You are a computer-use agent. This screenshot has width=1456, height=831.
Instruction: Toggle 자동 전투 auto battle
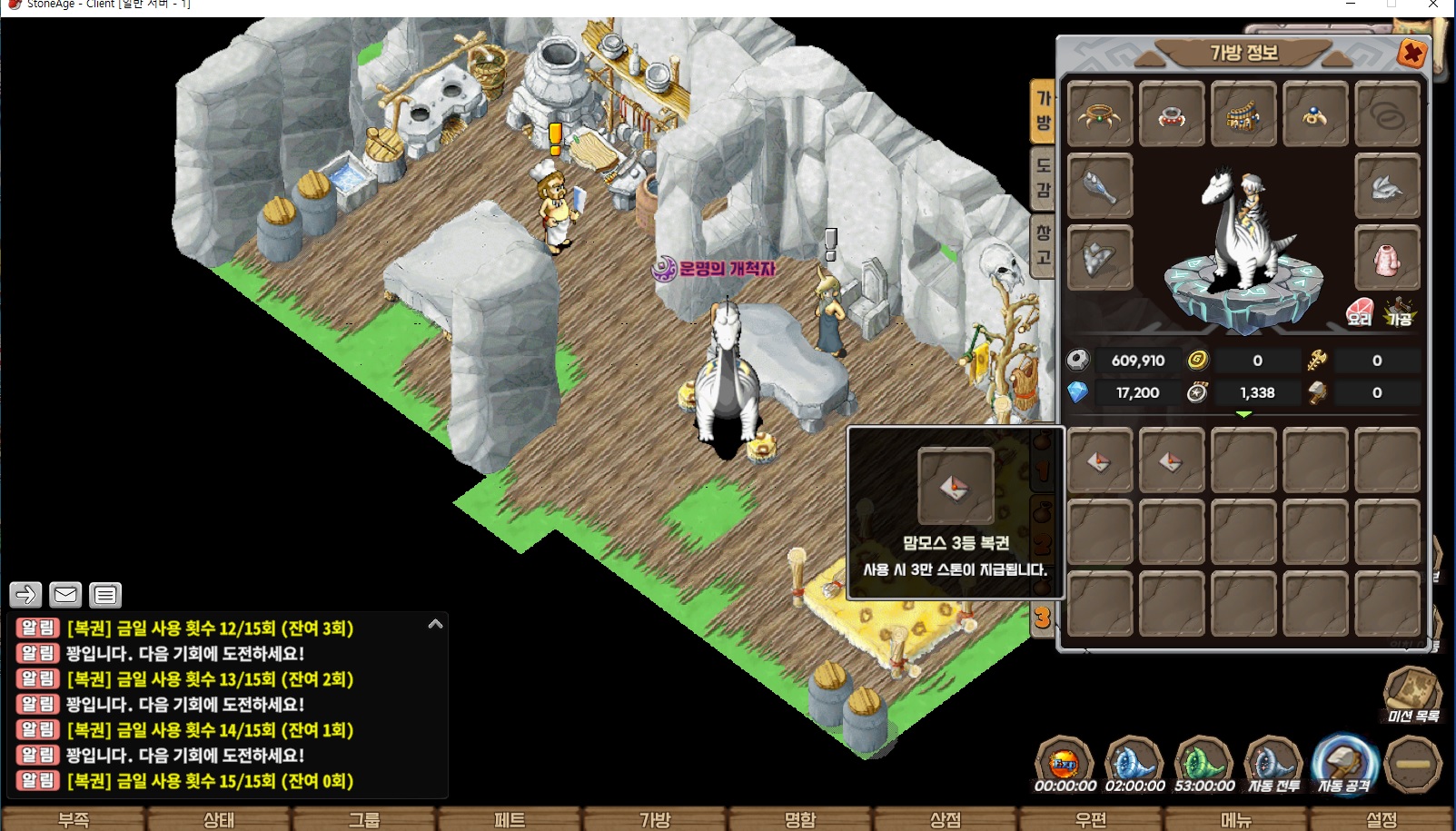[1273, 764]
